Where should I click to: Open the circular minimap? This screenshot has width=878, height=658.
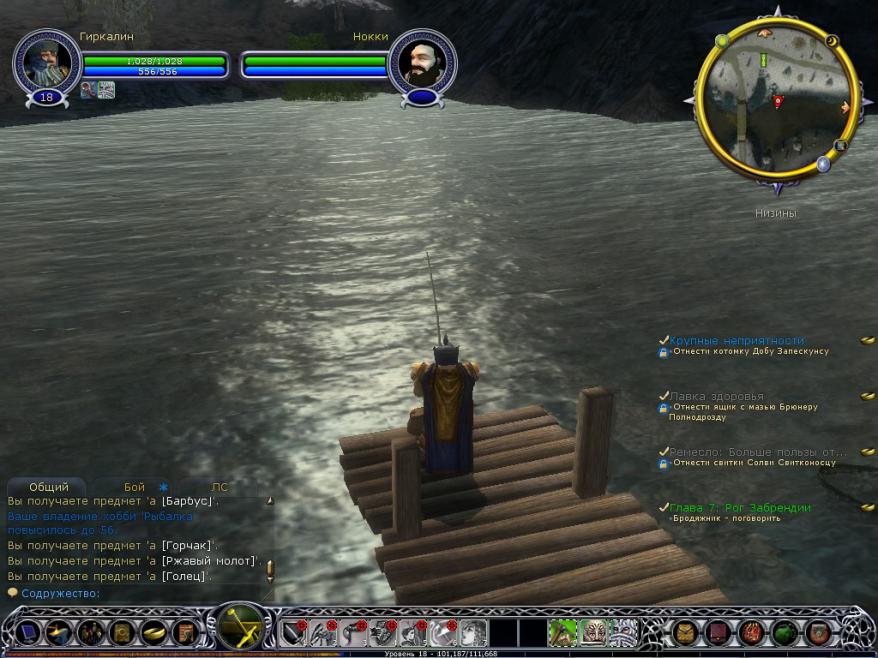(x=777, y=100)
